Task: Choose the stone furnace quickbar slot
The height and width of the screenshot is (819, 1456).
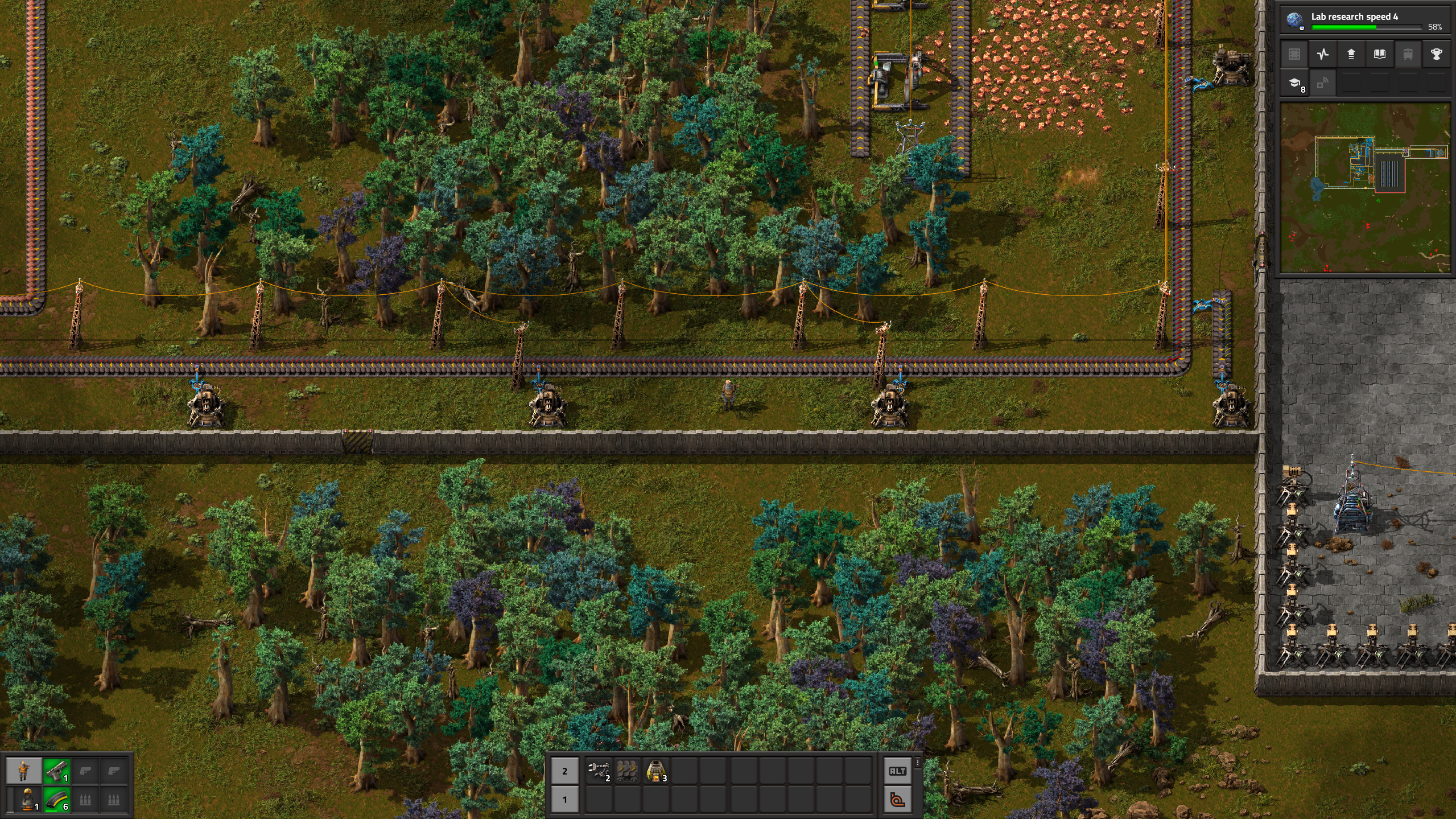Action: pos(655,771)
